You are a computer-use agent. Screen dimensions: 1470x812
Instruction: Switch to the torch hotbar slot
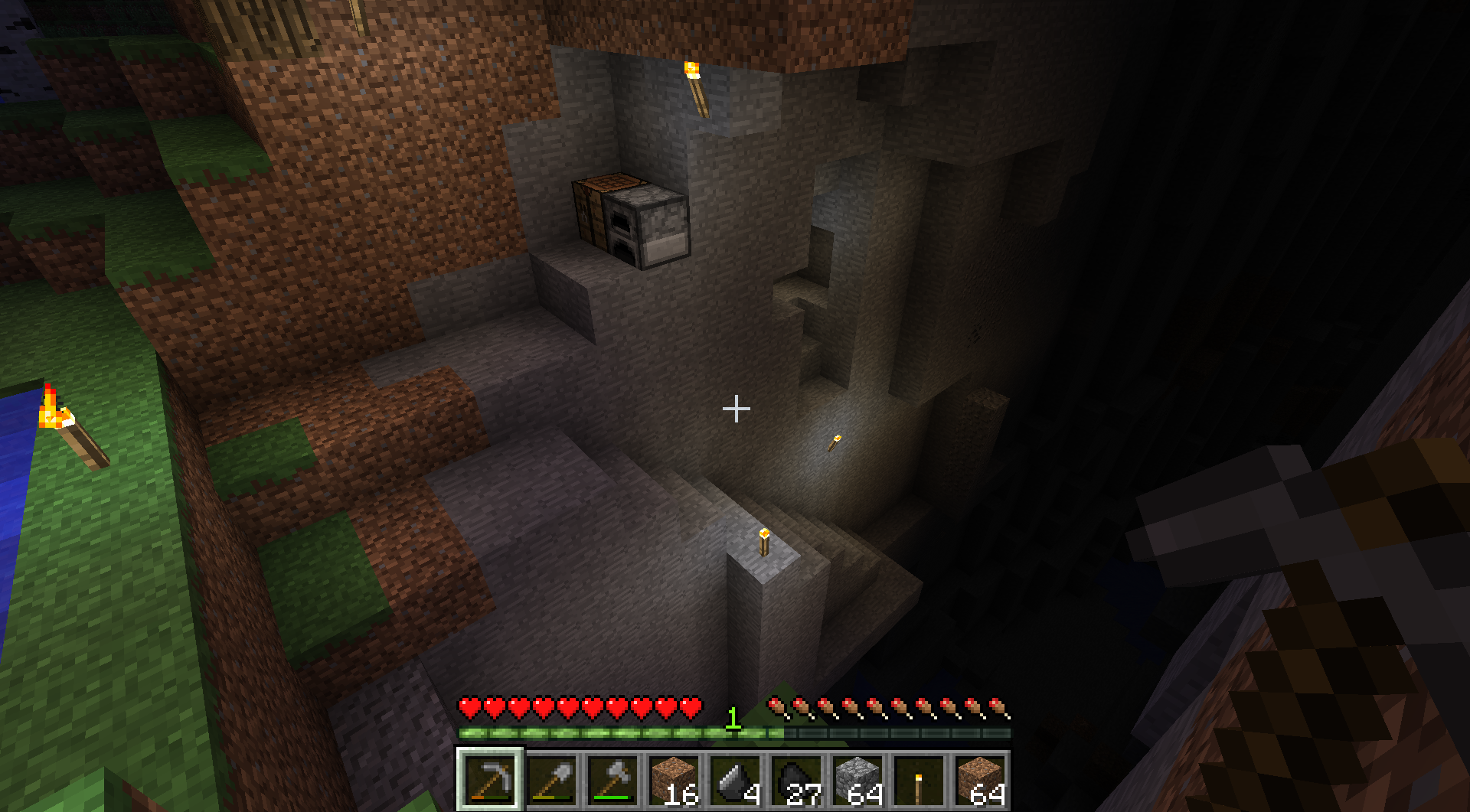click(x=919, y=780)
